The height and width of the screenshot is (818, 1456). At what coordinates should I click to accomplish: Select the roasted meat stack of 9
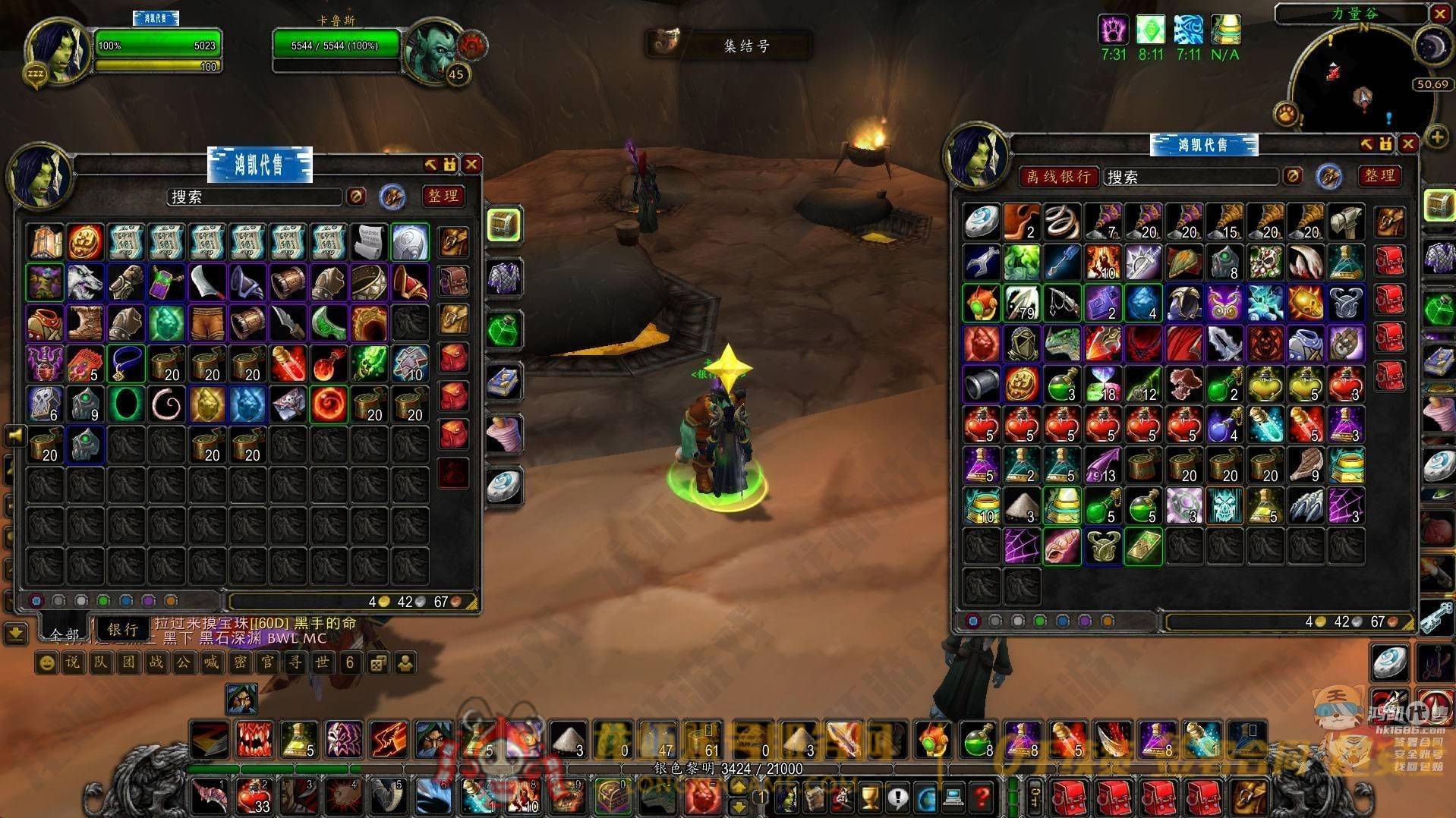[x=1305, y=464]
